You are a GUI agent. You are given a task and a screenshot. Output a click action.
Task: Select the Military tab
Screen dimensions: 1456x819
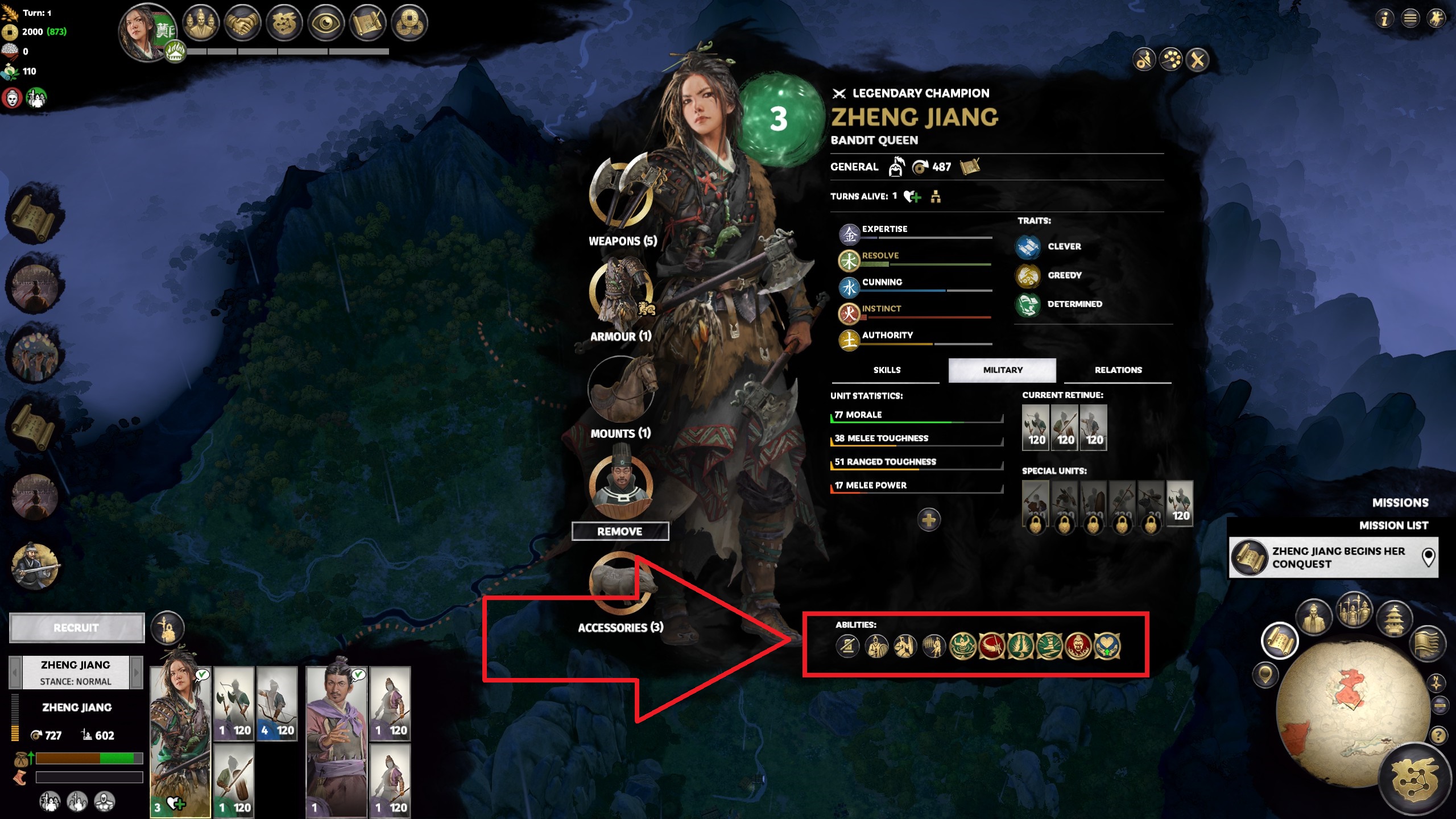[x=1002, y=370]
